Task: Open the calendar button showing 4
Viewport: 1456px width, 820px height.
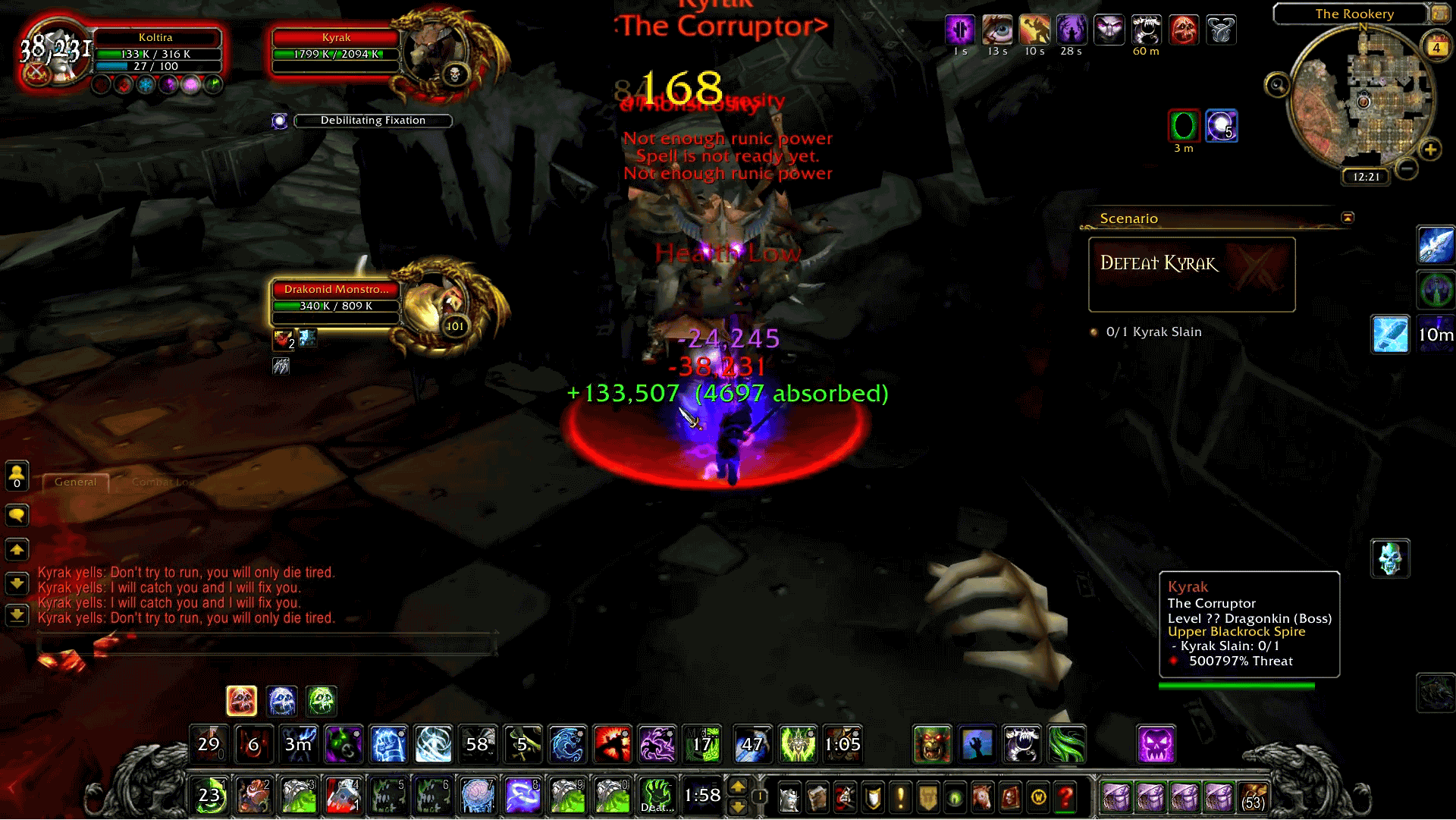Action: [x=1436, y=47]
